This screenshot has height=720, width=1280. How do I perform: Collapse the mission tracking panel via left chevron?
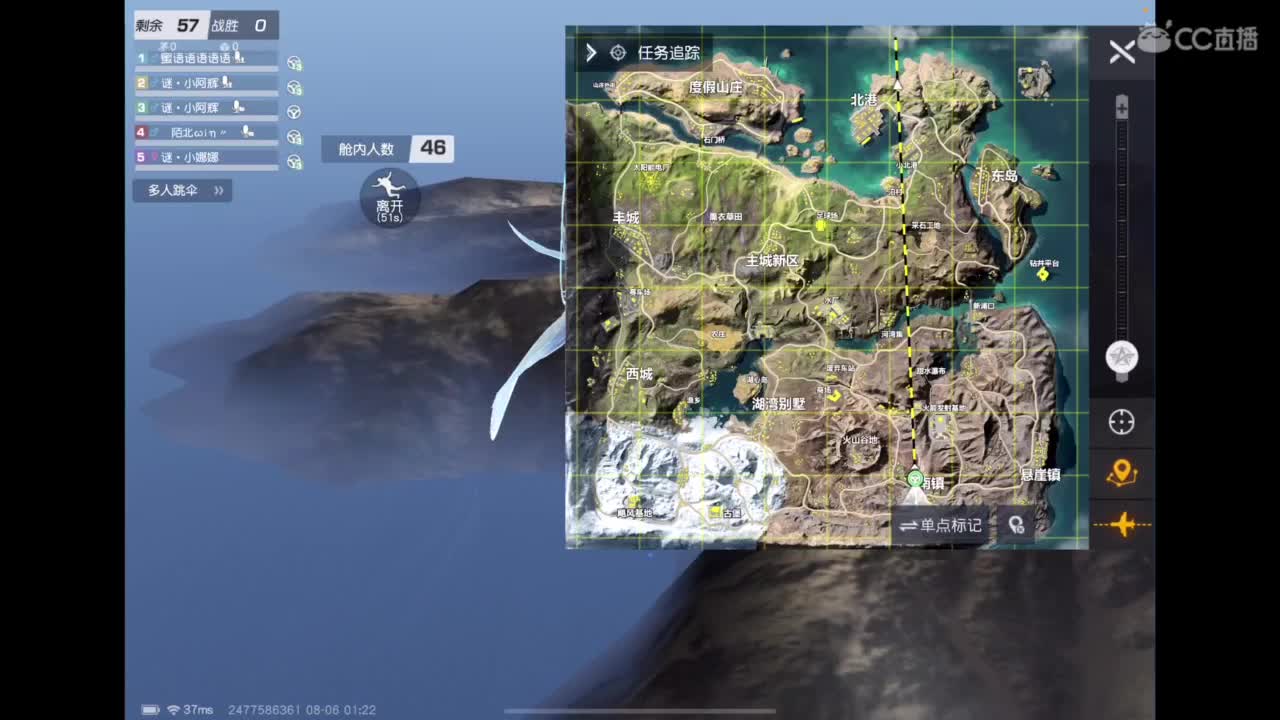click(589, 53)
